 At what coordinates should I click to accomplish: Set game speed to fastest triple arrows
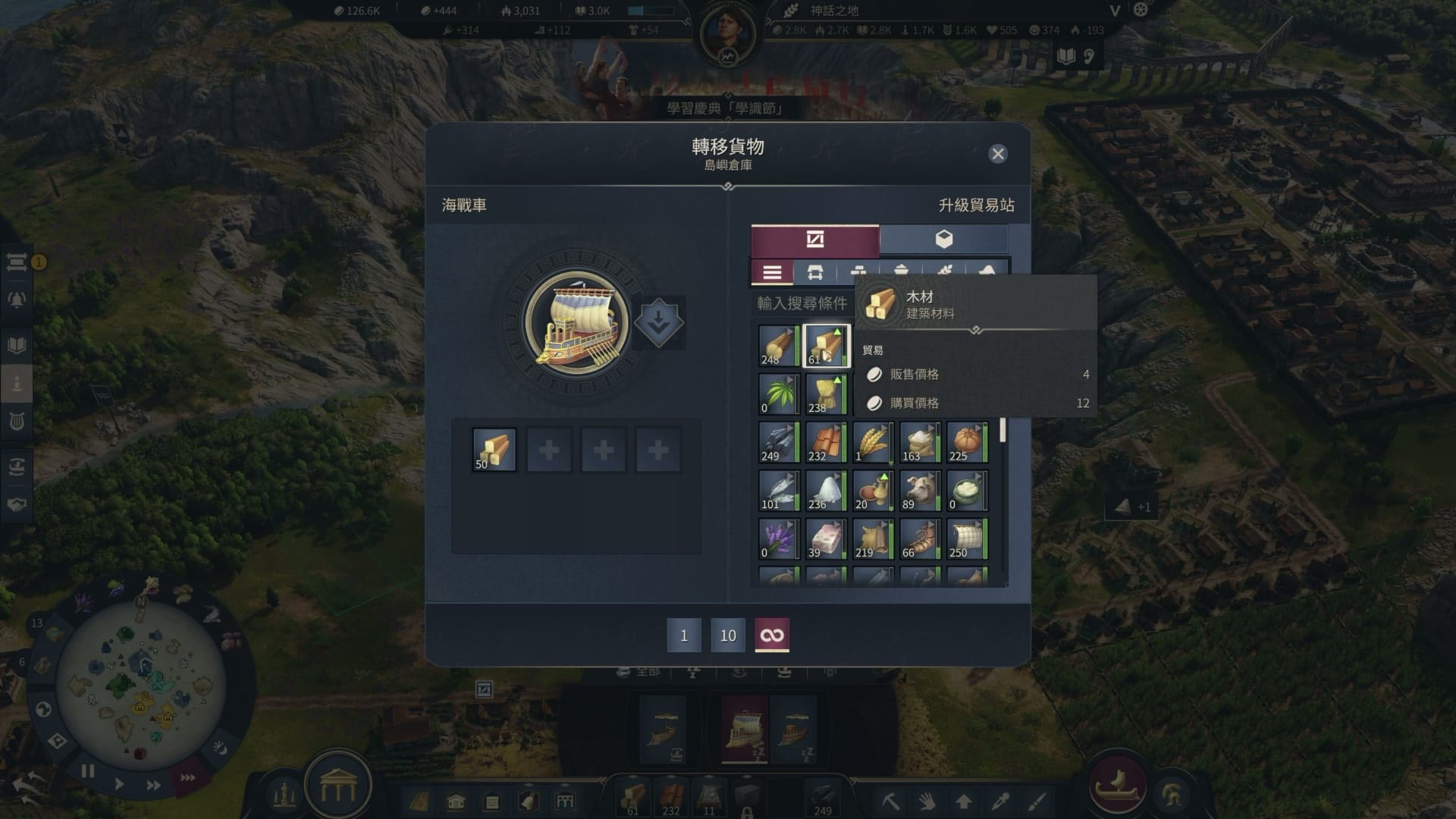click(187, 778)
